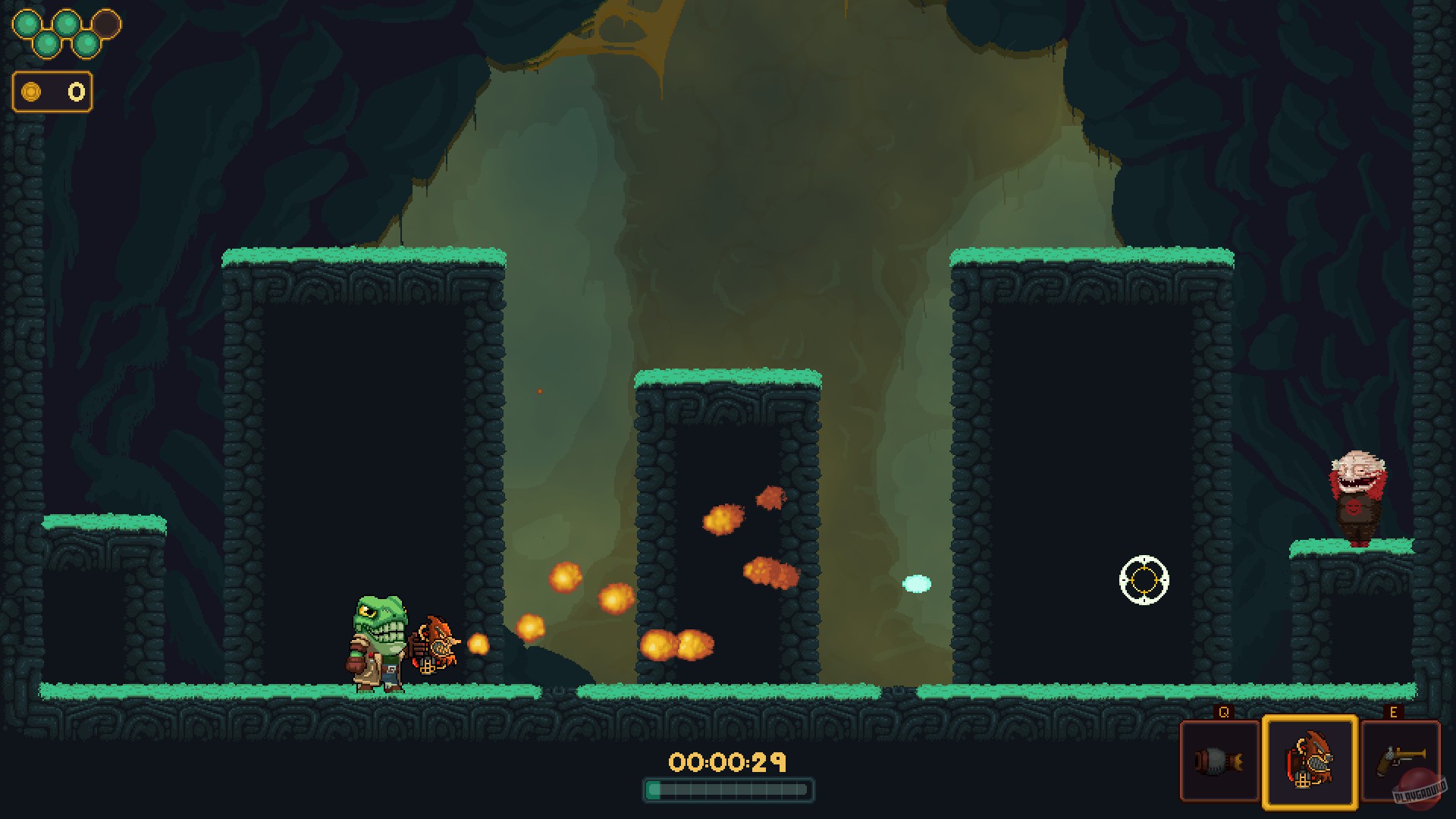Click the empty darkened health orb
Image resolution: width=1456 pixels, height=819 pixels.
[x=108, y=24]
